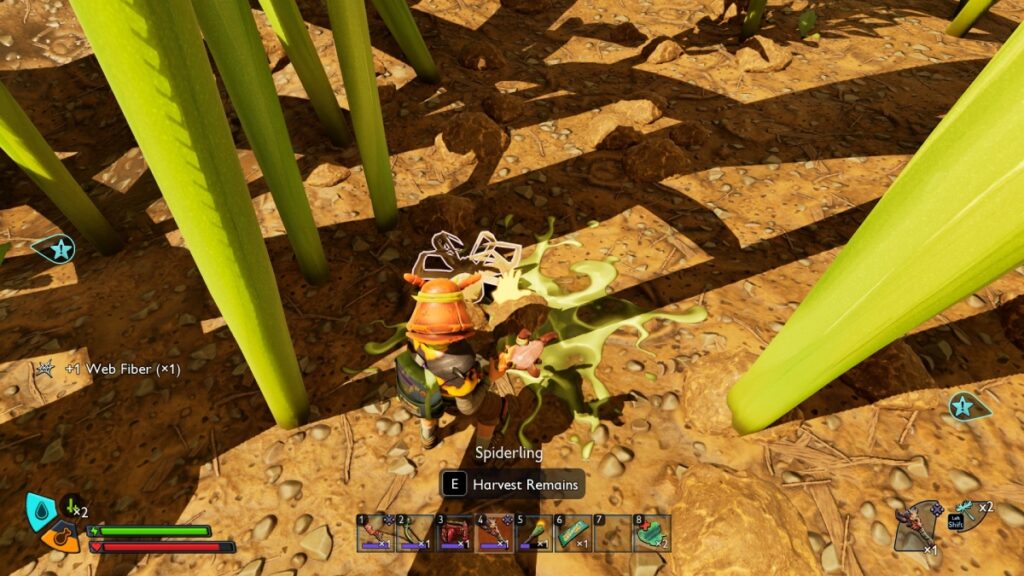Click the orange hunger drumstick indicator
This screenshot has width=1024, height=576.
point(60,537)
